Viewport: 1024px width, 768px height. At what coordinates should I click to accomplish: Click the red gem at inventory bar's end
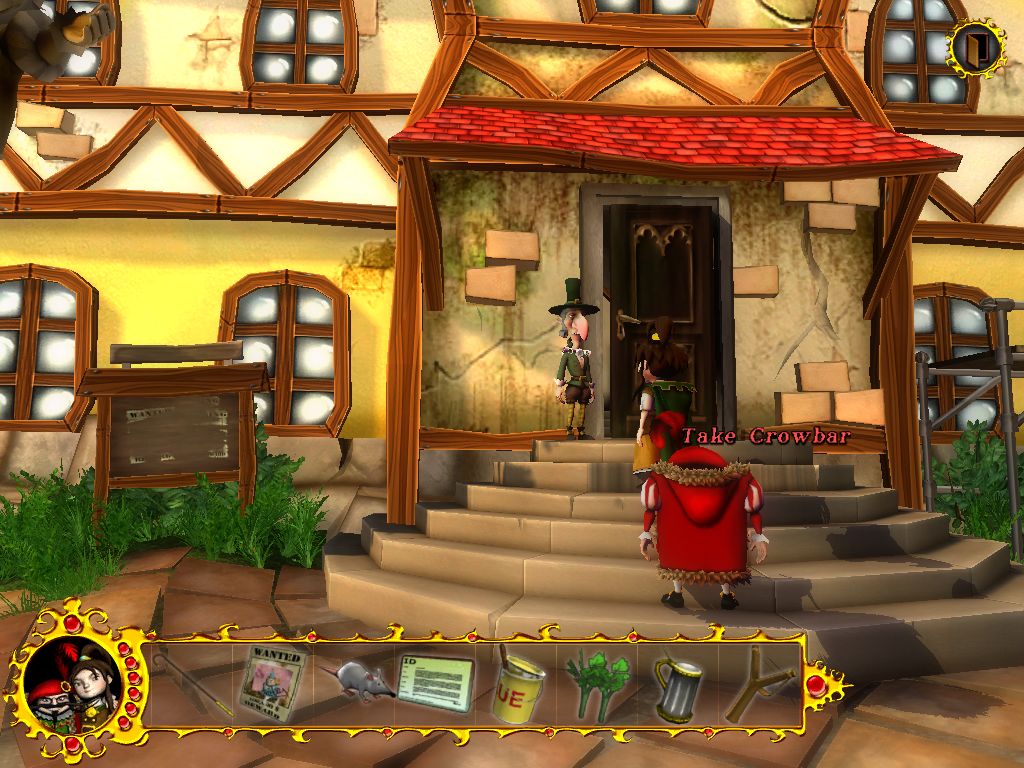[x=816, y=685]
